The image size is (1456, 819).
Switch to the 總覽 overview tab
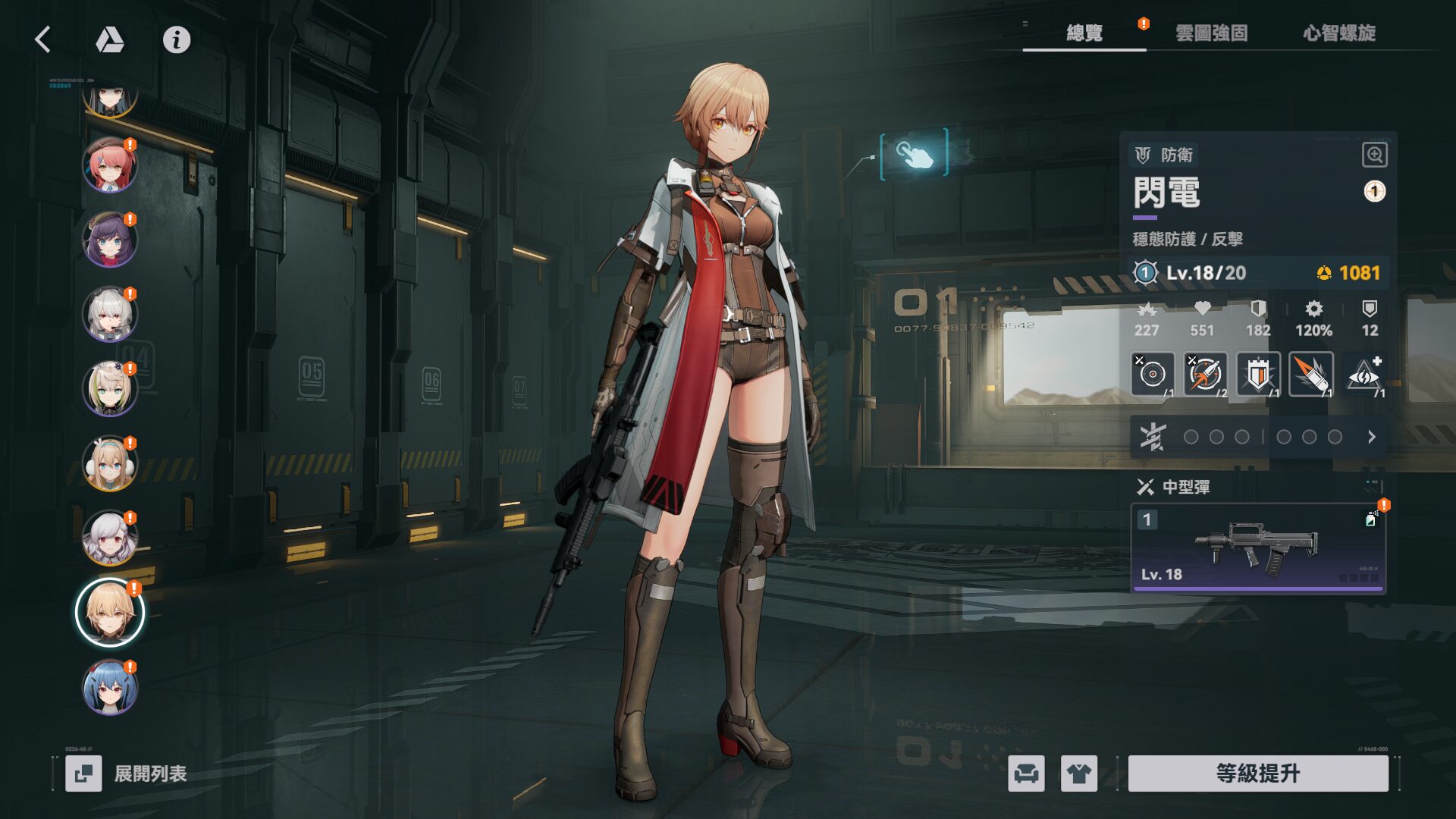(1084, 33)
